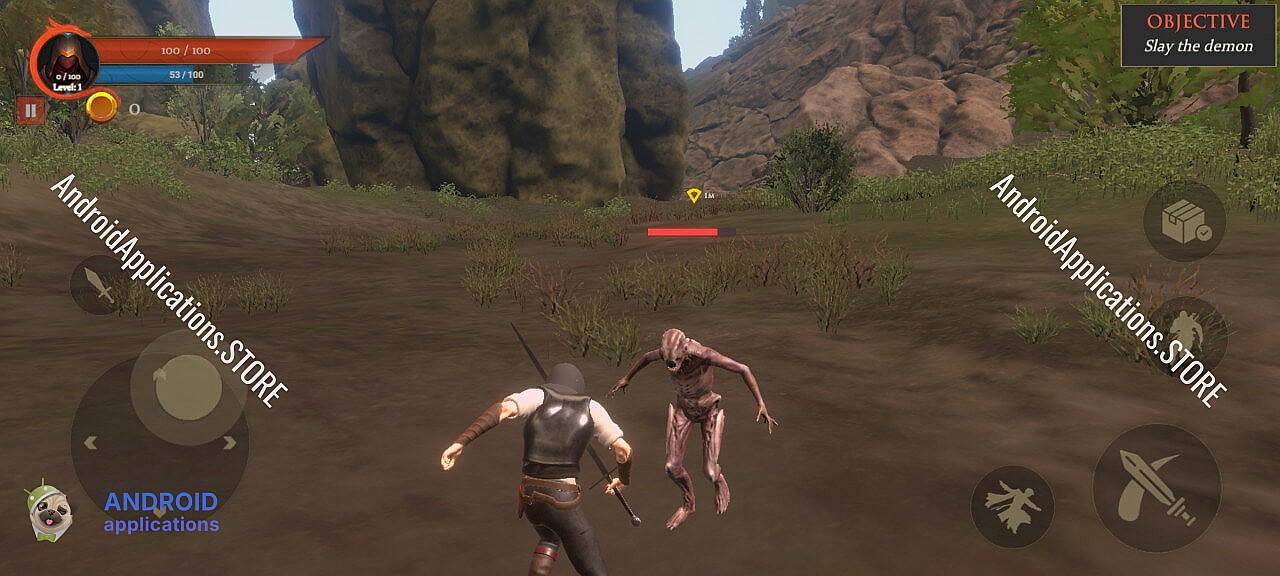
Task: Tap the small sword weapon button
Action: coord(101,284)
